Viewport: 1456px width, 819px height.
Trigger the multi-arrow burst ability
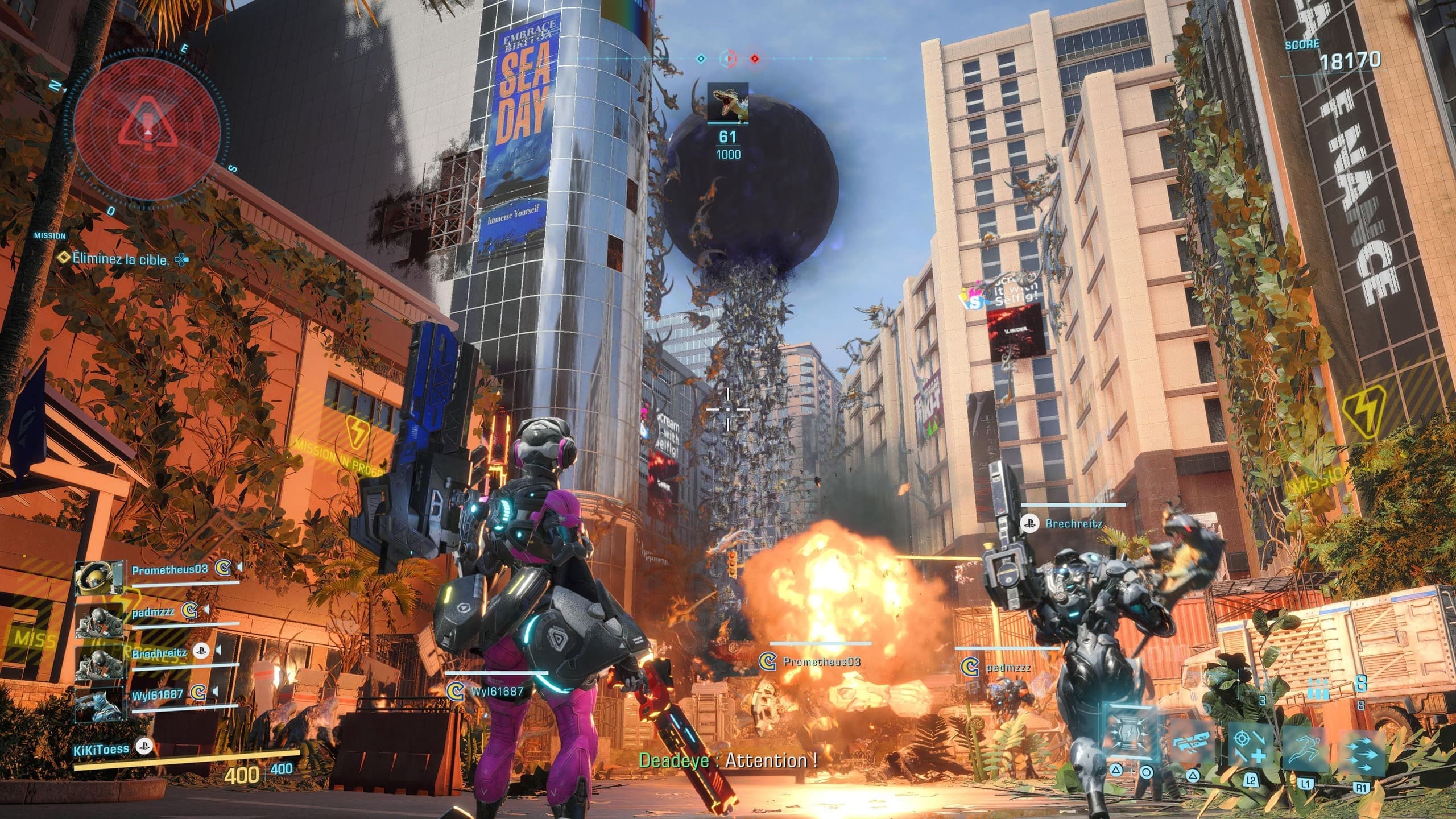click(1362, 751)
